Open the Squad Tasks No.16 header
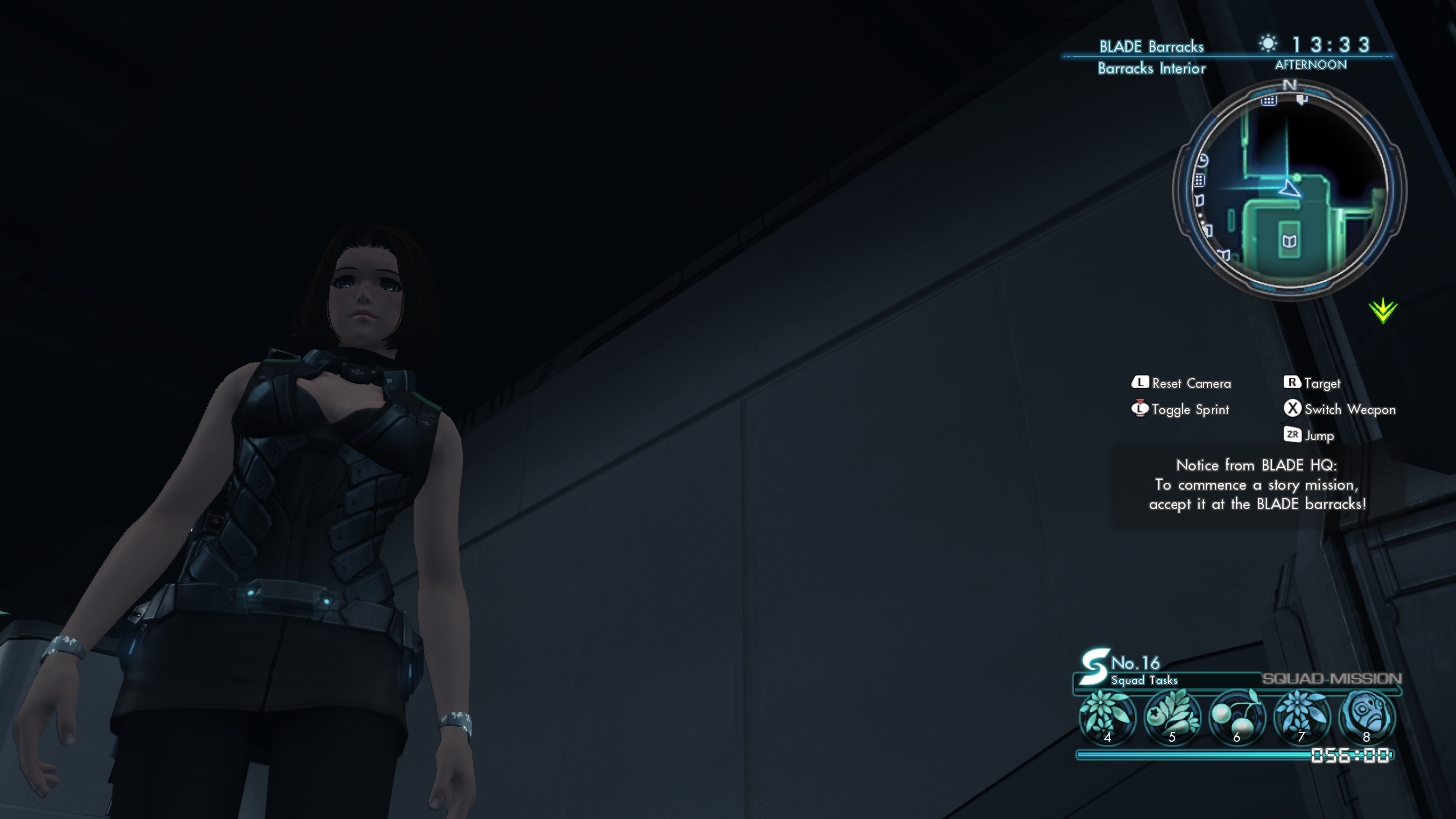The width and height of the screenshot is (1456, 819). [1130, 669]
